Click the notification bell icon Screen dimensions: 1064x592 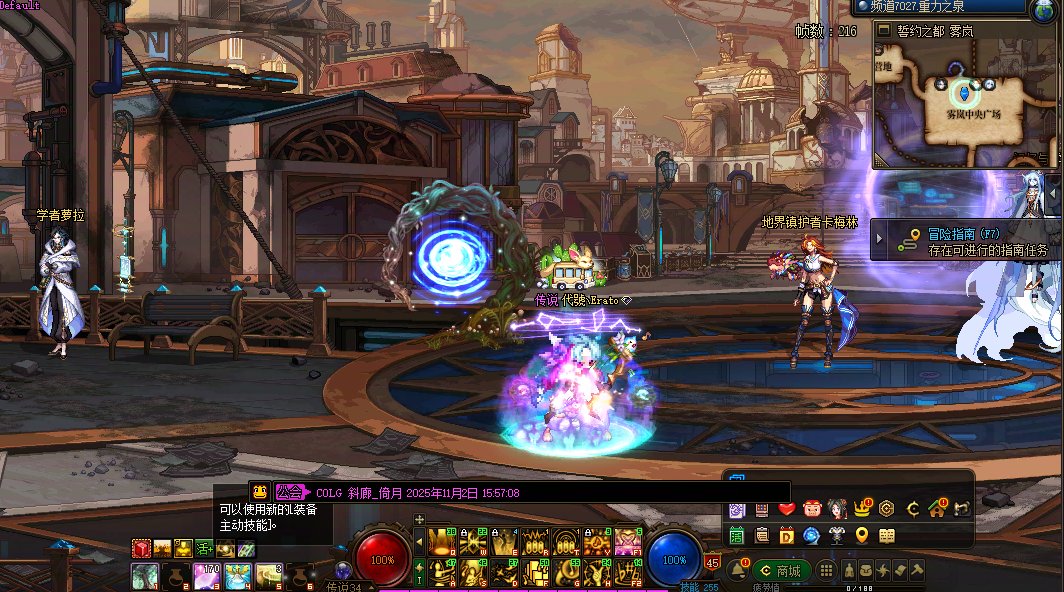click(x=738, y=570)
